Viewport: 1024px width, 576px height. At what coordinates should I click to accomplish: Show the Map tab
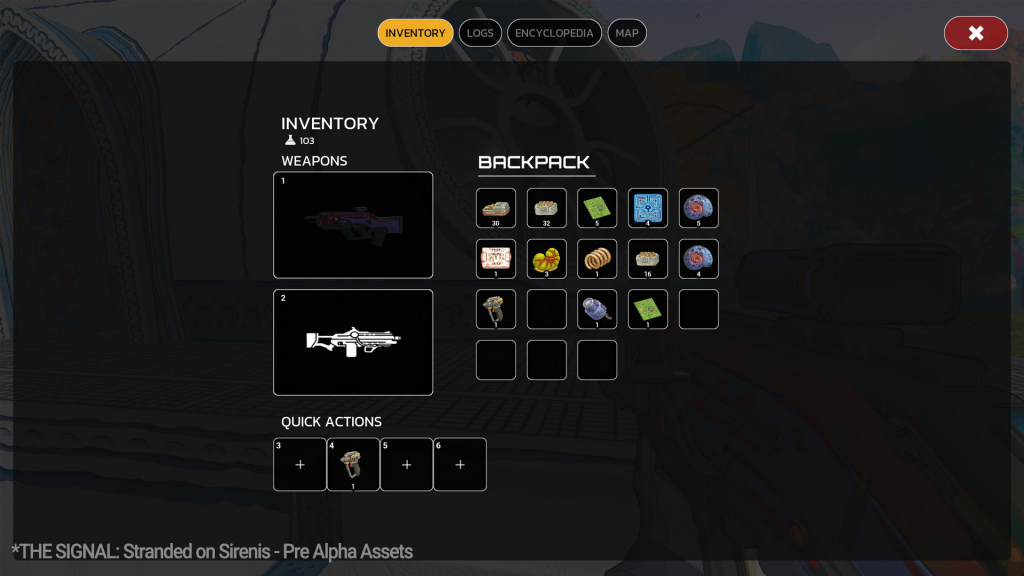tap(627, 33)
